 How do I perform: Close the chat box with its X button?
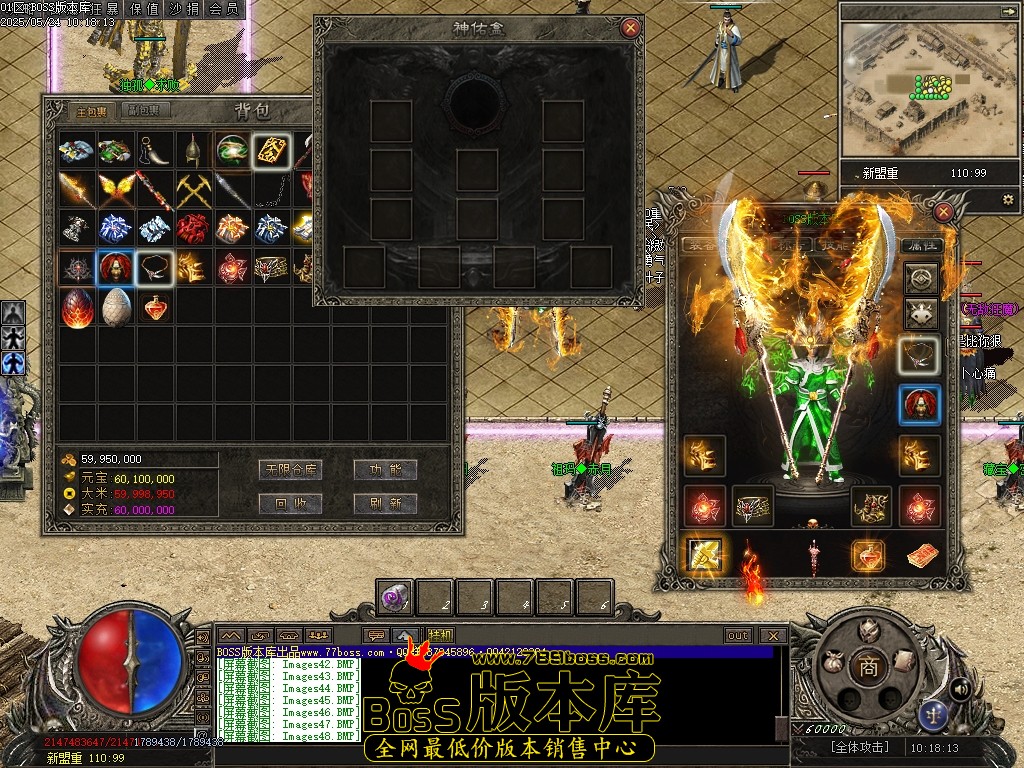773,635
